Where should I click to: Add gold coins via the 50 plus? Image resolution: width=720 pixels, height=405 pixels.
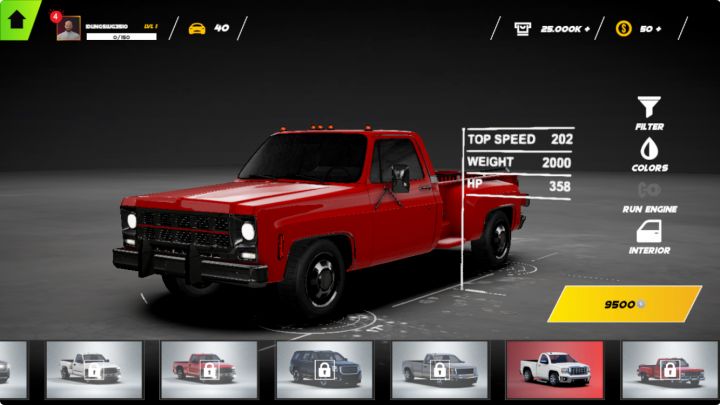640,28
